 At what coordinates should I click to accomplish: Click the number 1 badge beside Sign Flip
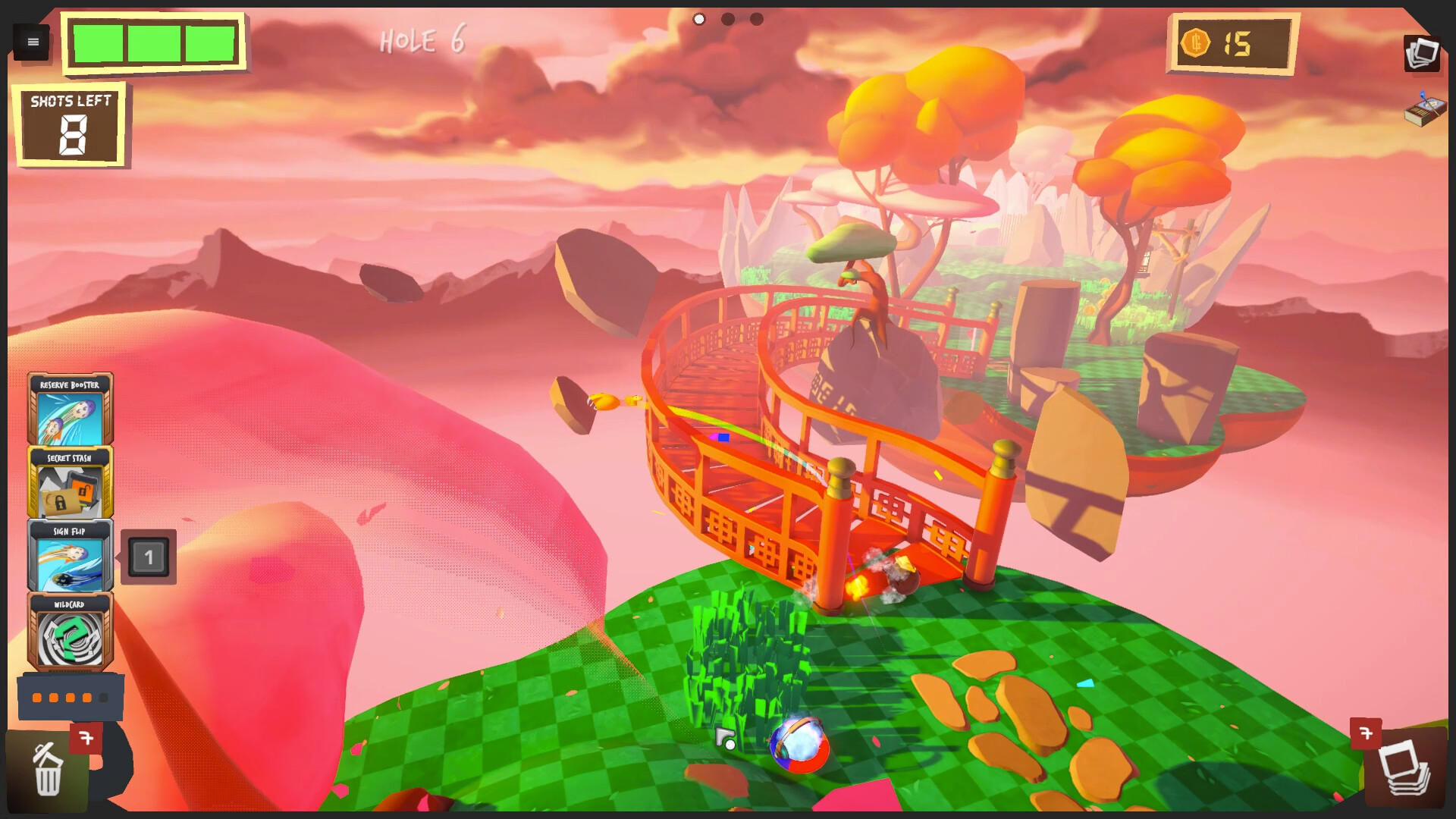[149, 556]
